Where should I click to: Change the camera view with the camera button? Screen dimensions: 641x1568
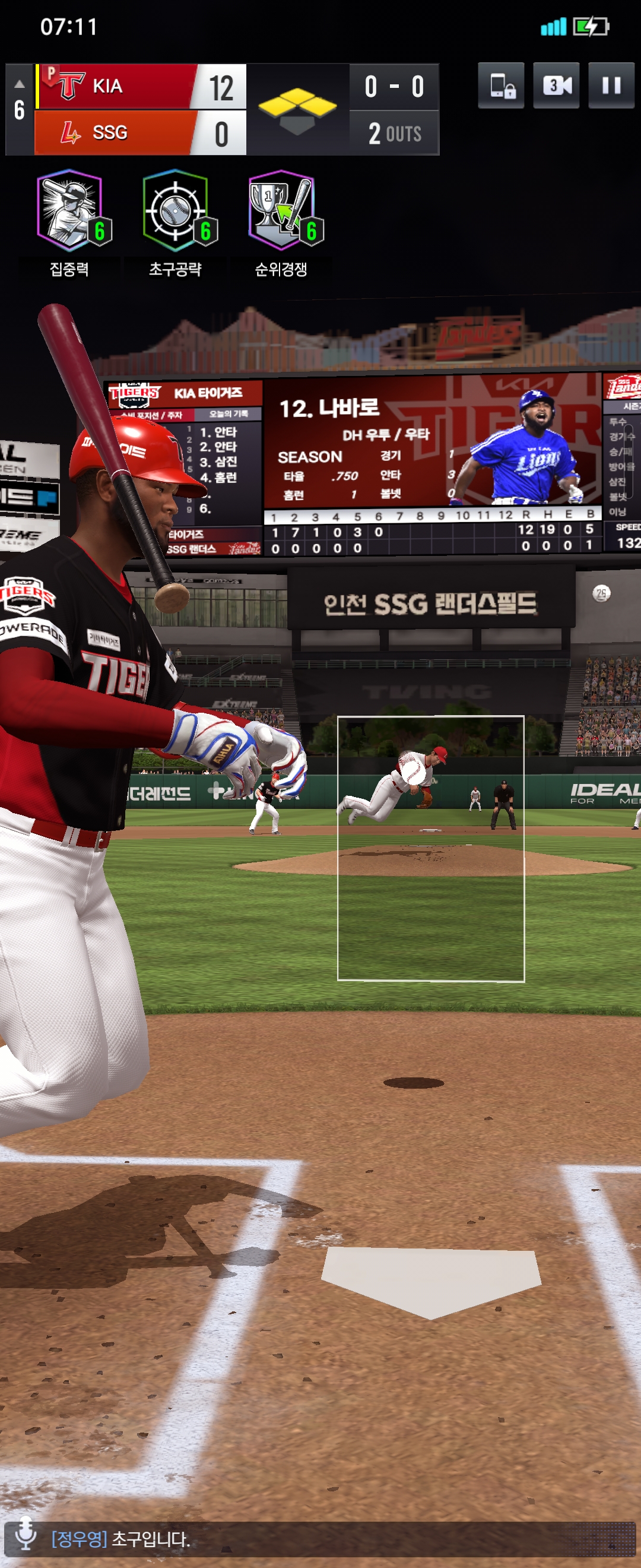point(556,85)
